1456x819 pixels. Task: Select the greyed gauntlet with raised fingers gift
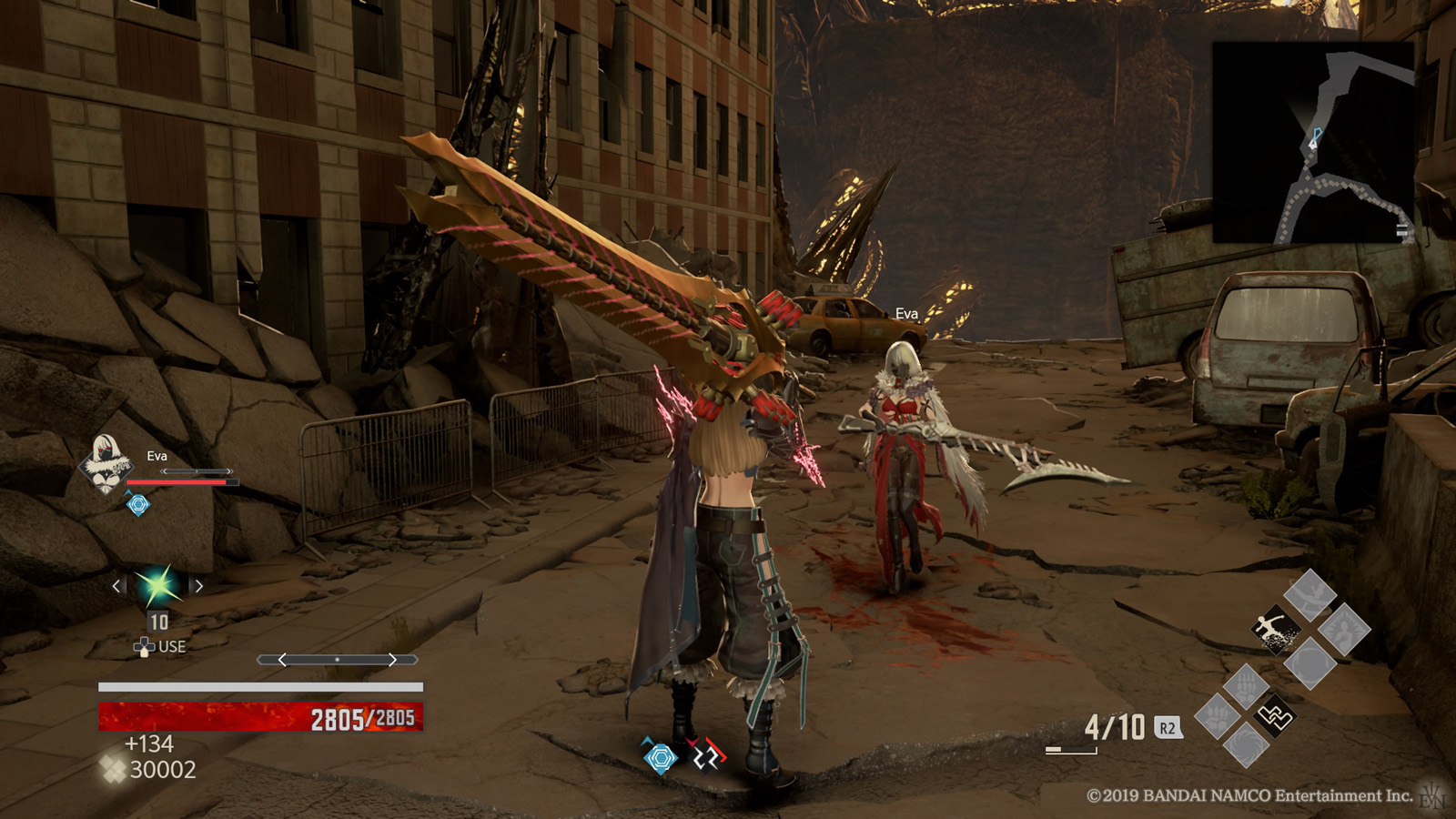(1245, 685)
